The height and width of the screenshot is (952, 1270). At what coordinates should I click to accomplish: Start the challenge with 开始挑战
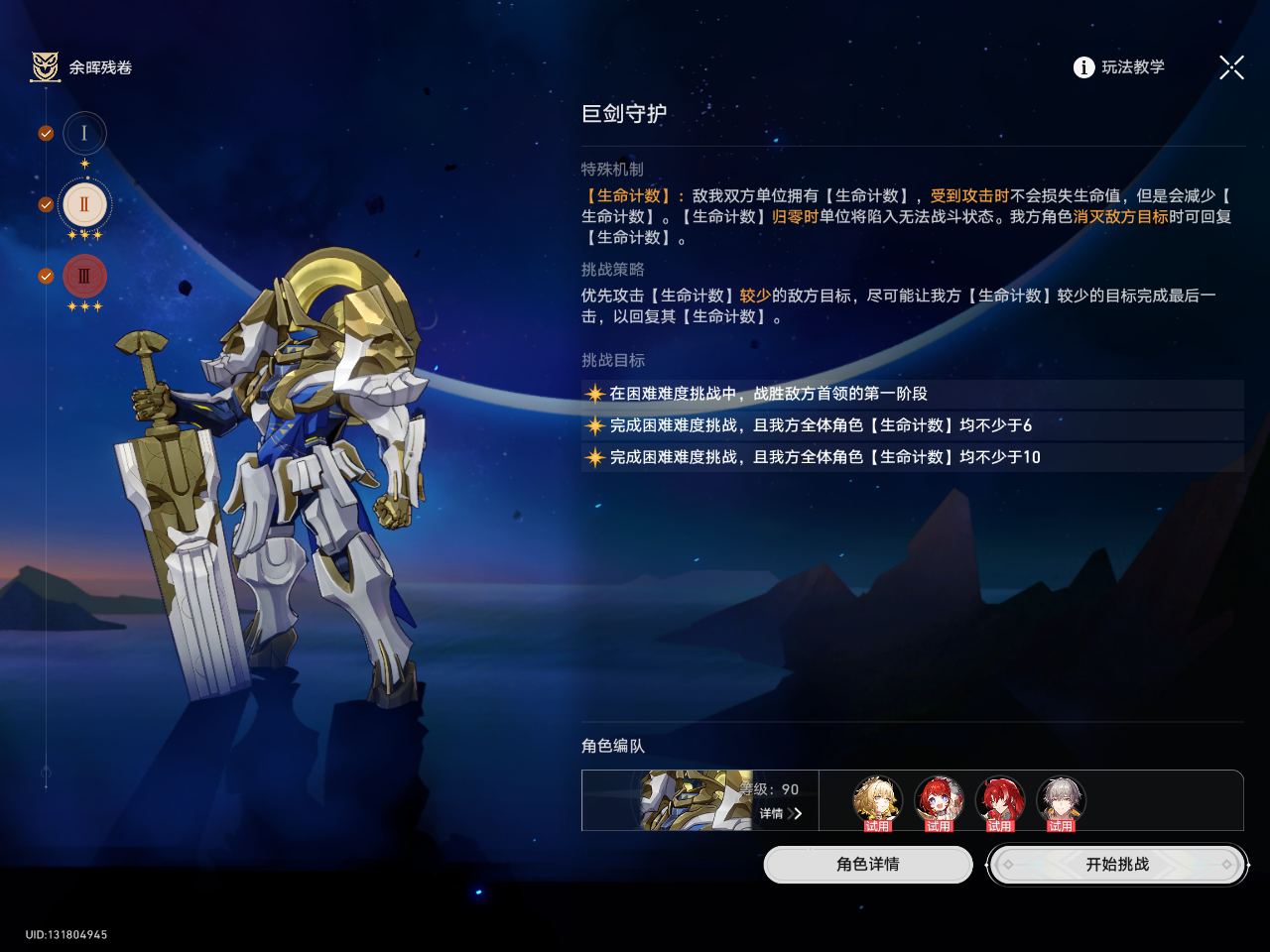click(x=1117, y=865)
